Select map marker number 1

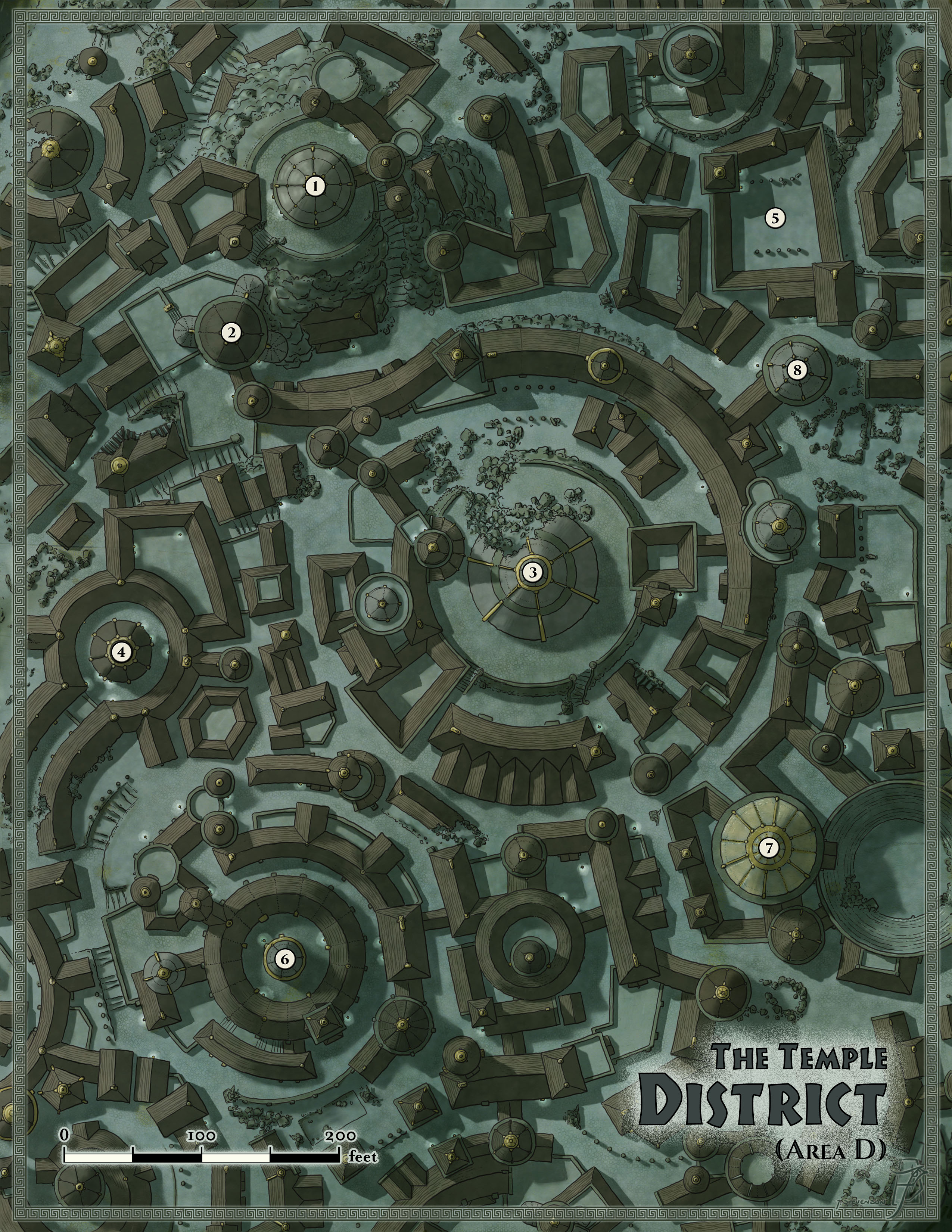click(x=316, y=186)
